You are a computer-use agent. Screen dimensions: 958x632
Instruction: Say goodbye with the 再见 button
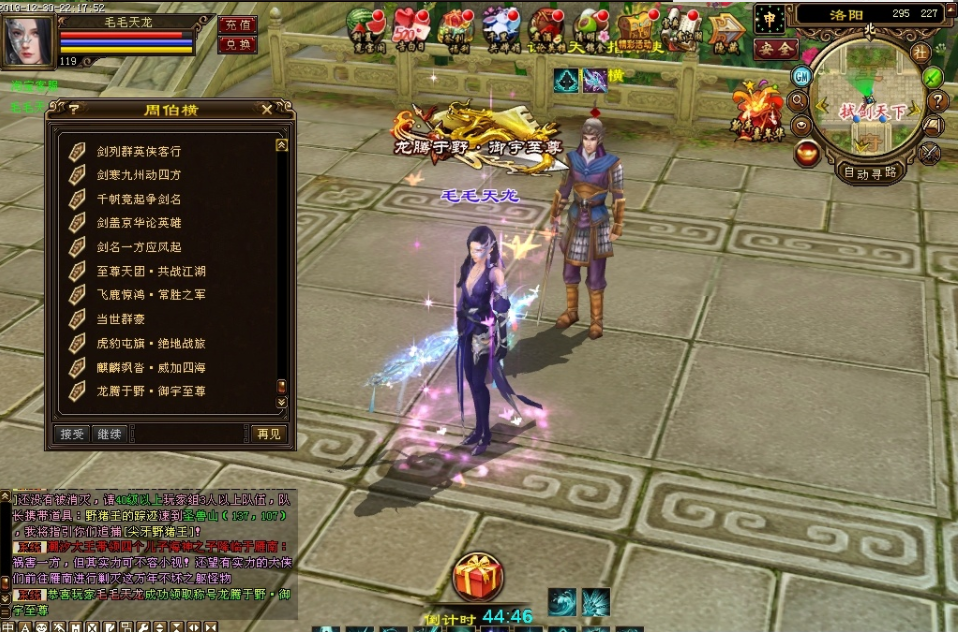point(268,434)
